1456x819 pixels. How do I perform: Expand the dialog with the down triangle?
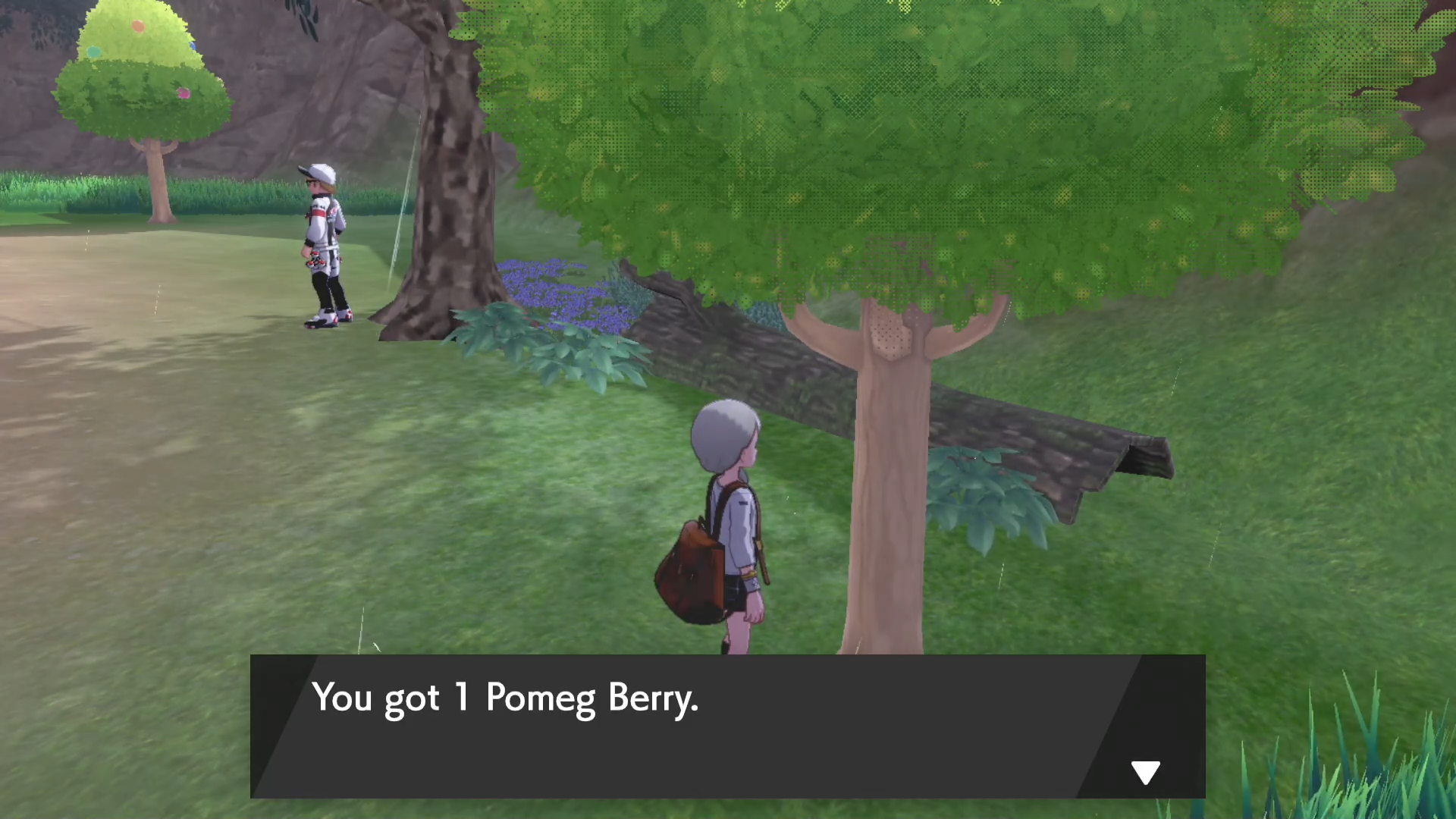(1145, 771)
